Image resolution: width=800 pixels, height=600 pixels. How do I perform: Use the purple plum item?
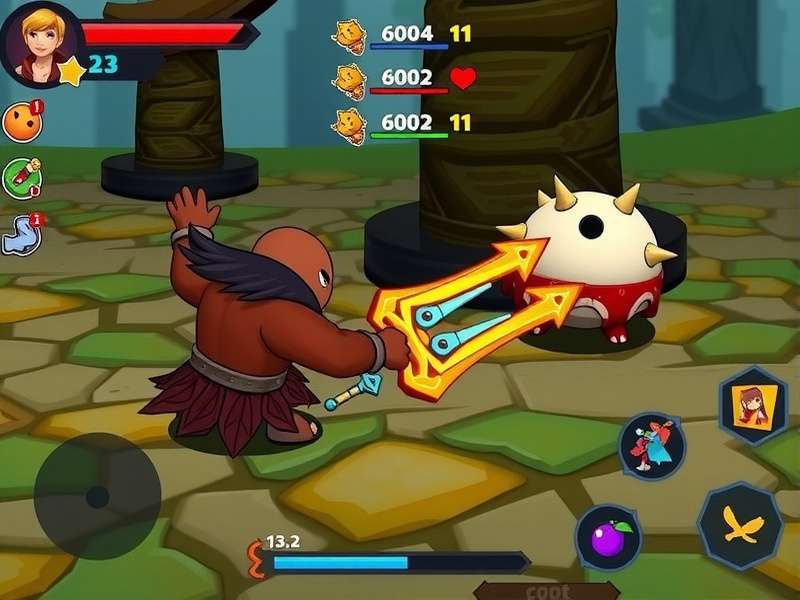click(x=607, y=538)
